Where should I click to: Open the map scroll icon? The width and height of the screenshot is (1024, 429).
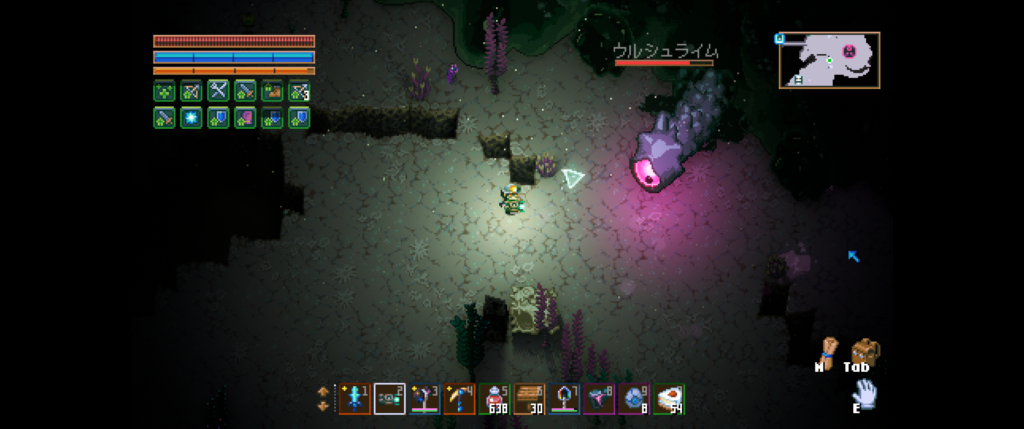point(823,351)
